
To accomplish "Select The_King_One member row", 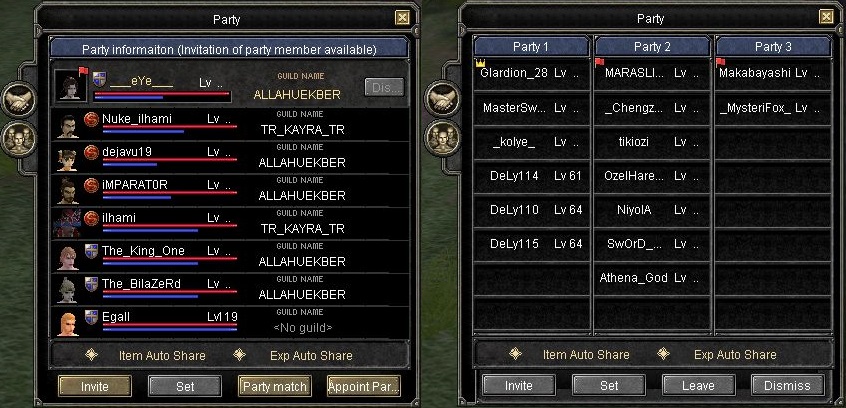I will coord(142,251).
